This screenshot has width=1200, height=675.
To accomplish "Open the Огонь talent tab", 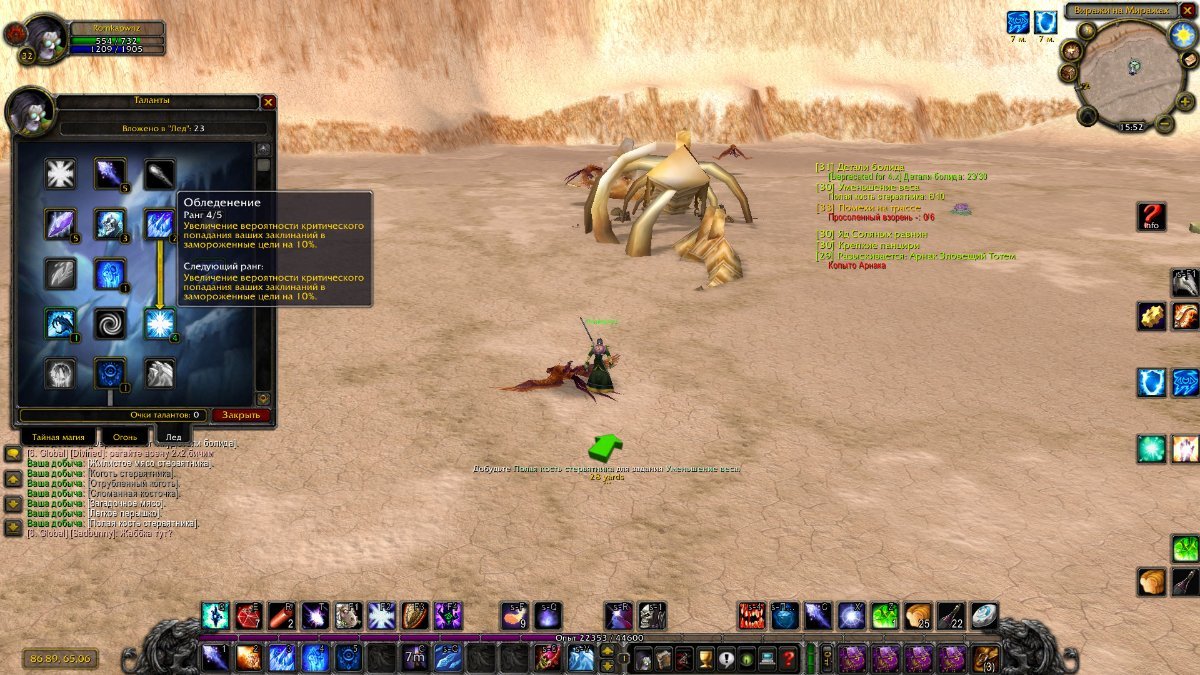I will (x=125, y=437).
